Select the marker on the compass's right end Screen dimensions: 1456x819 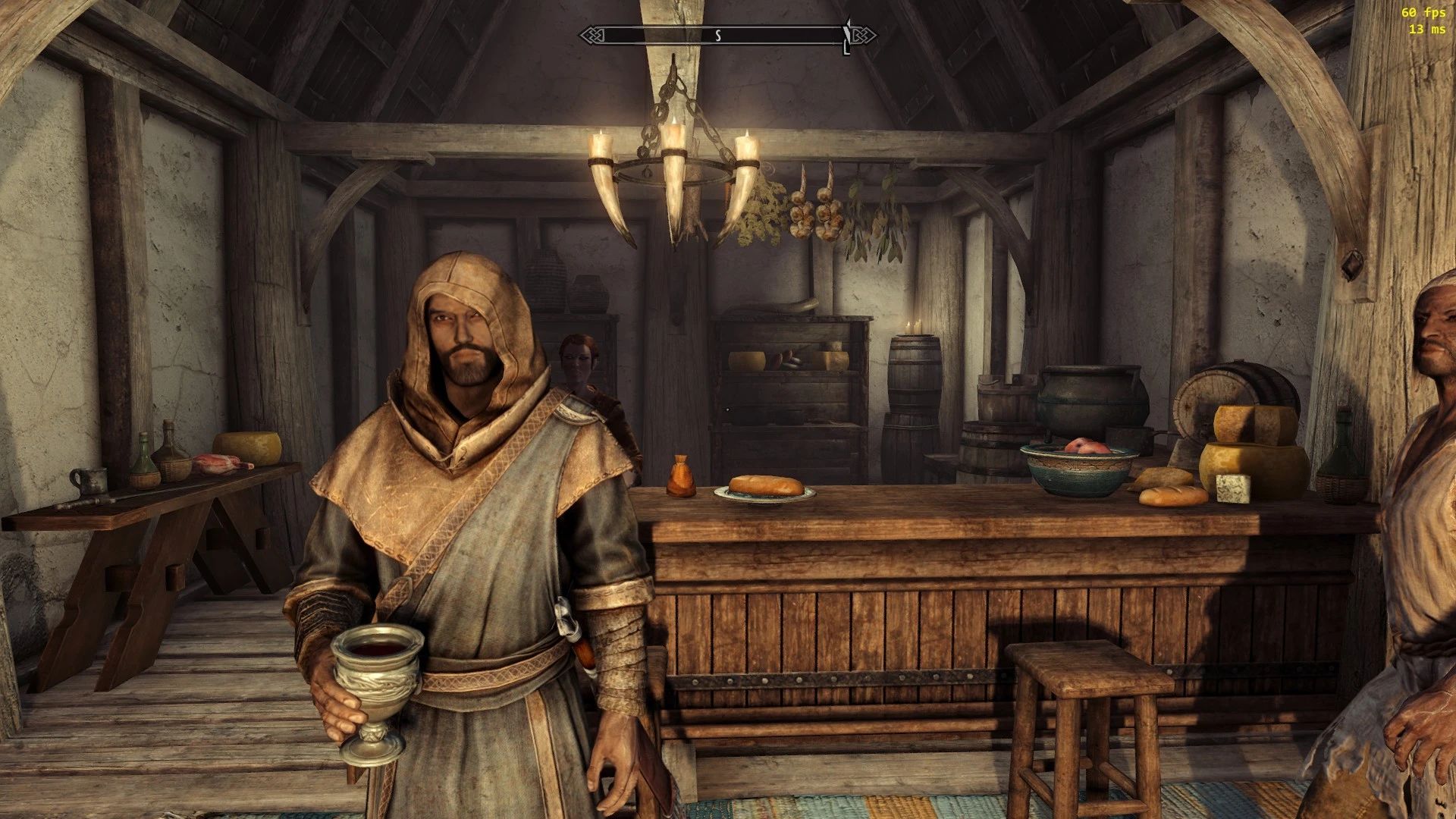point(847,36)
